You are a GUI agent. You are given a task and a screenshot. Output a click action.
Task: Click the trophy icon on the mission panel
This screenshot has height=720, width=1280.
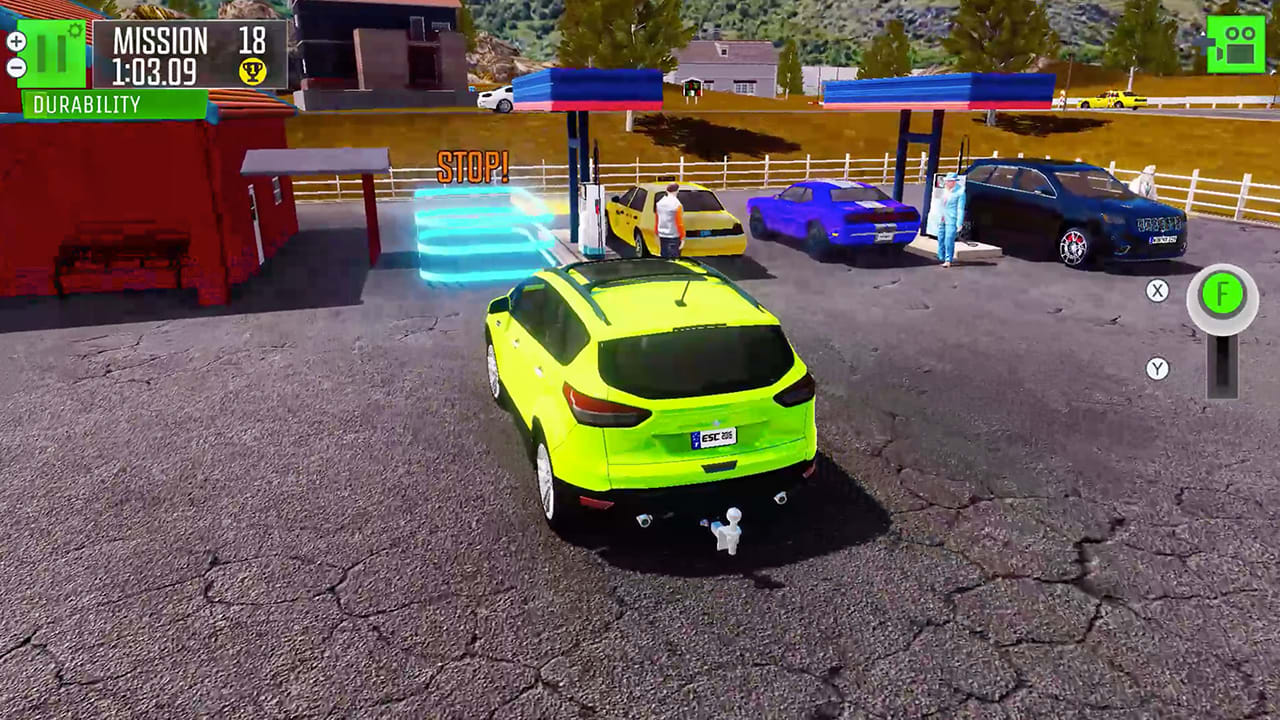click(253, 69)
